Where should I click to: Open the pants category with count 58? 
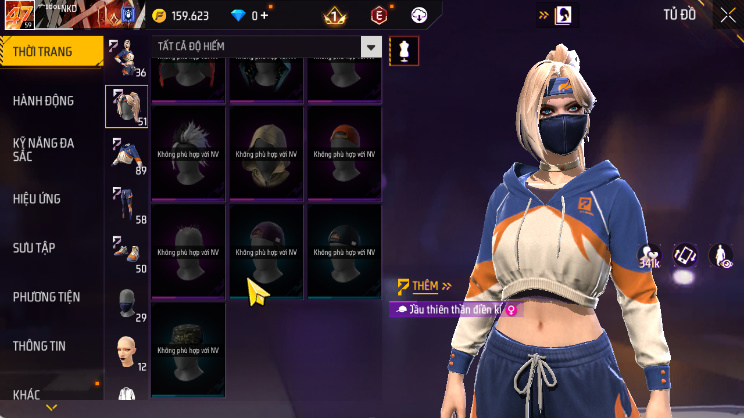pyautogui.click(x=127, y=204)
